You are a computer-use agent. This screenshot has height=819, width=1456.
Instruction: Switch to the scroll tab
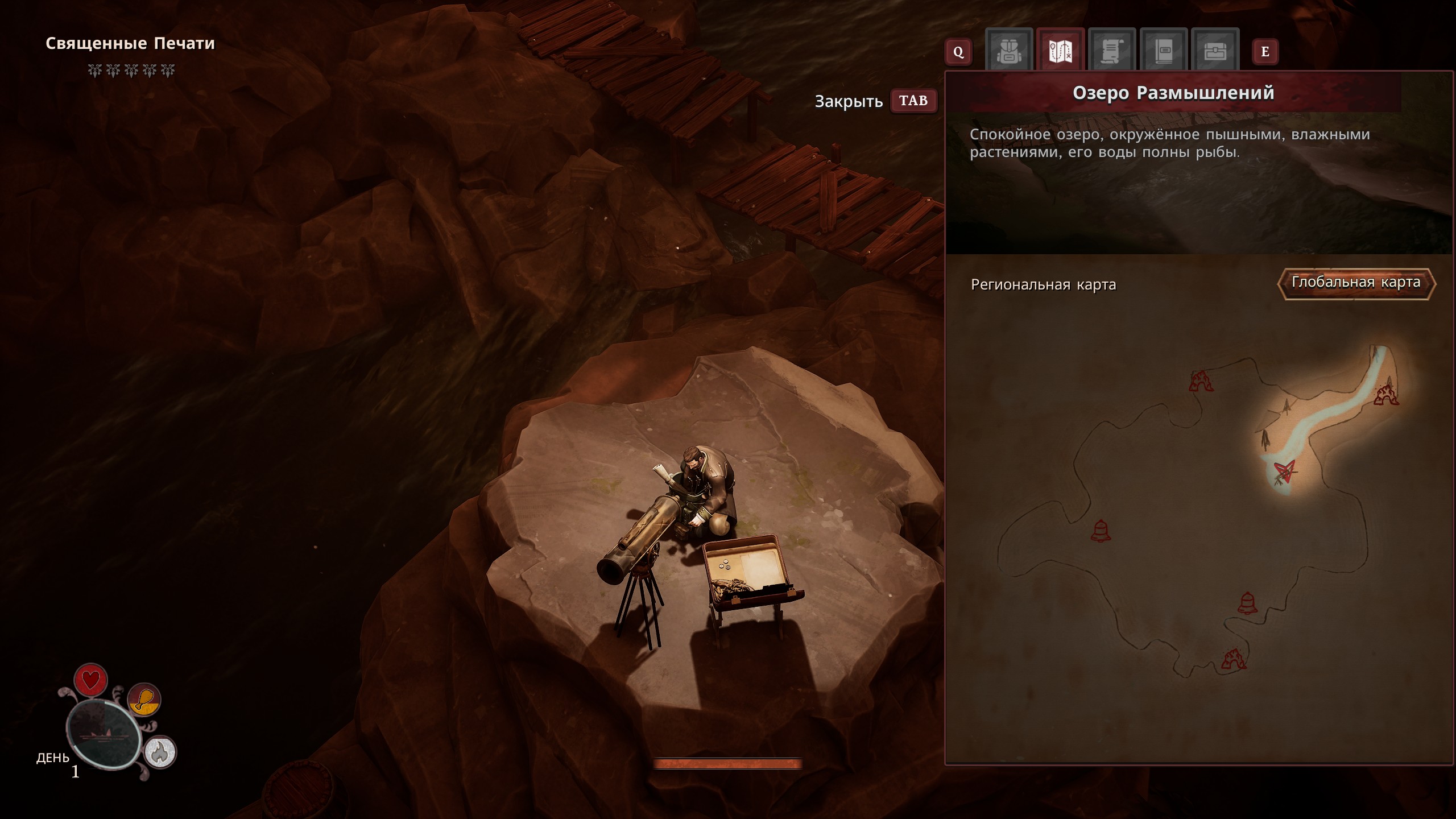coord(1111,51)
